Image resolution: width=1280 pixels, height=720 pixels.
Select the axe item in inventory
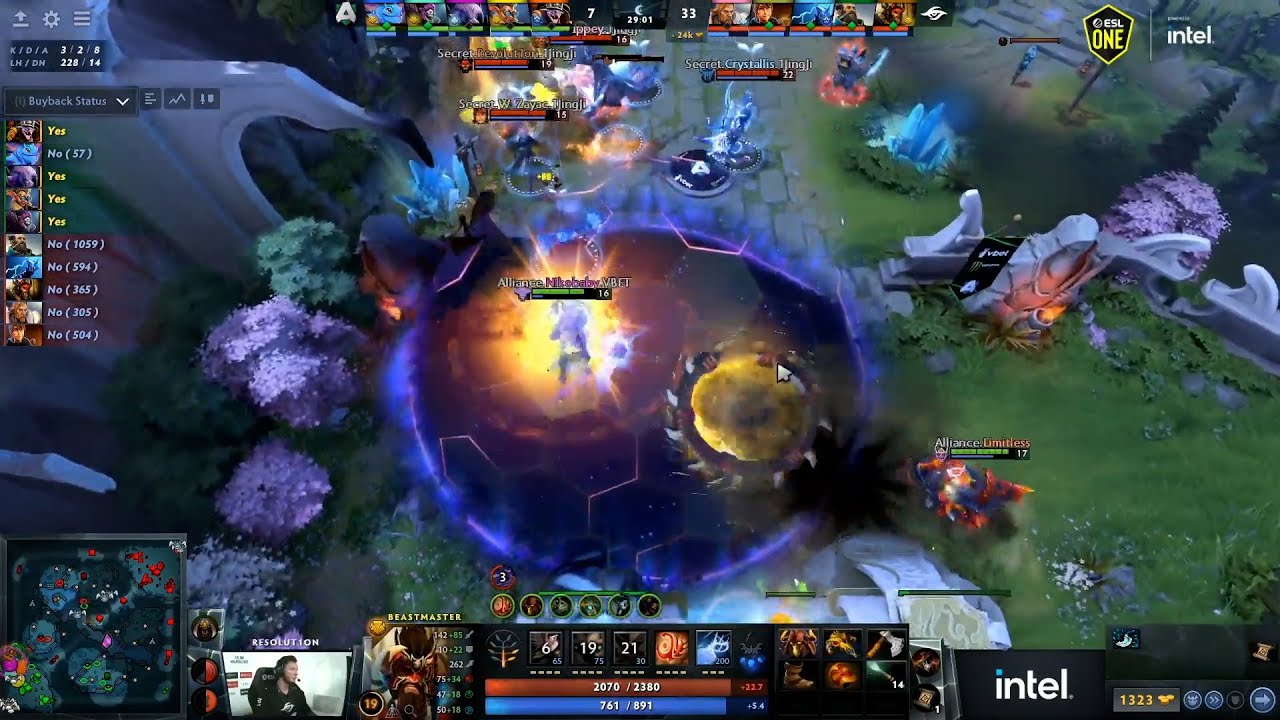tap(882, 644)
